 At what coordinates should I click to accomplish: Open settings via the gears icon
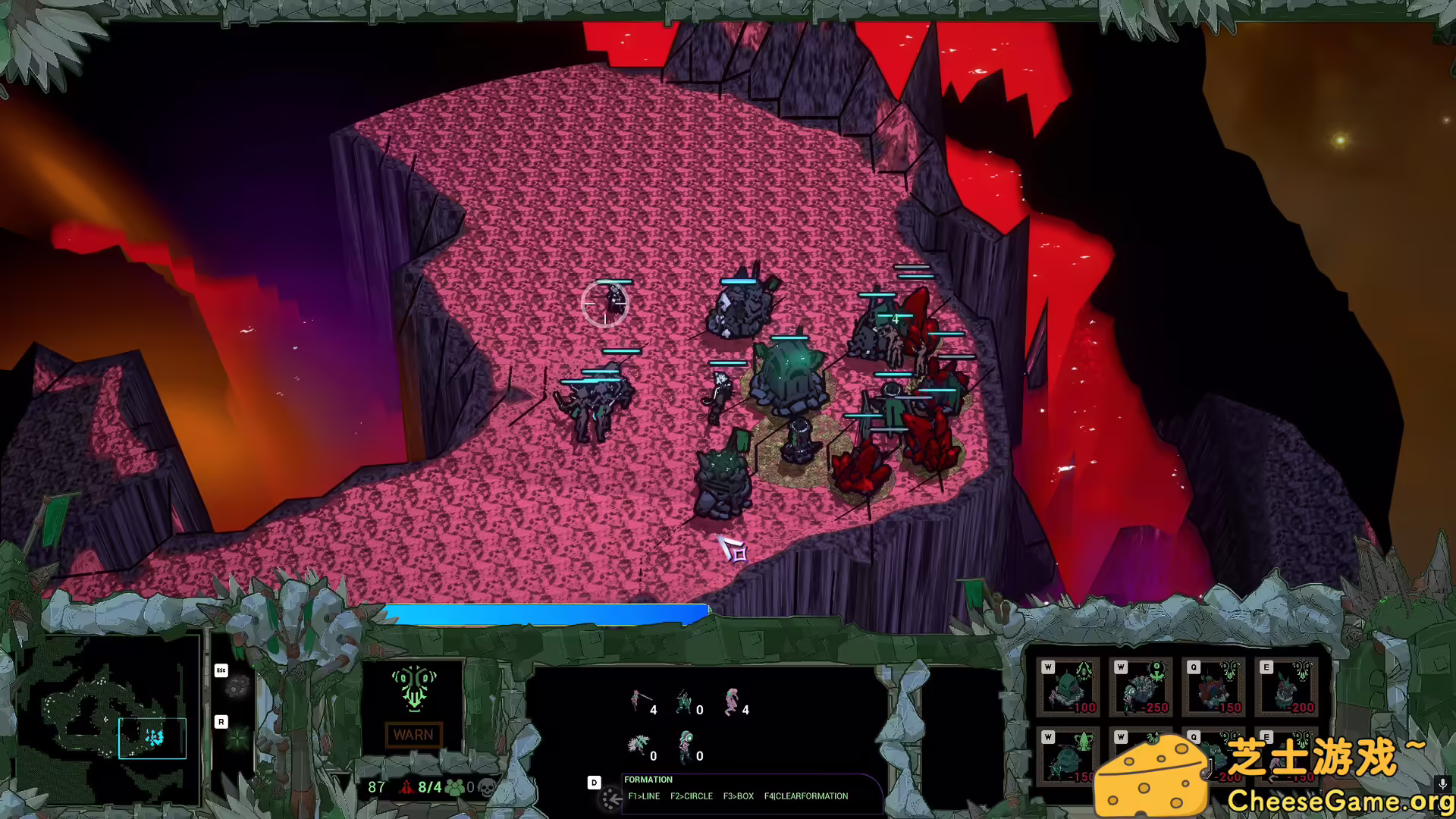[x=238, y=687]
